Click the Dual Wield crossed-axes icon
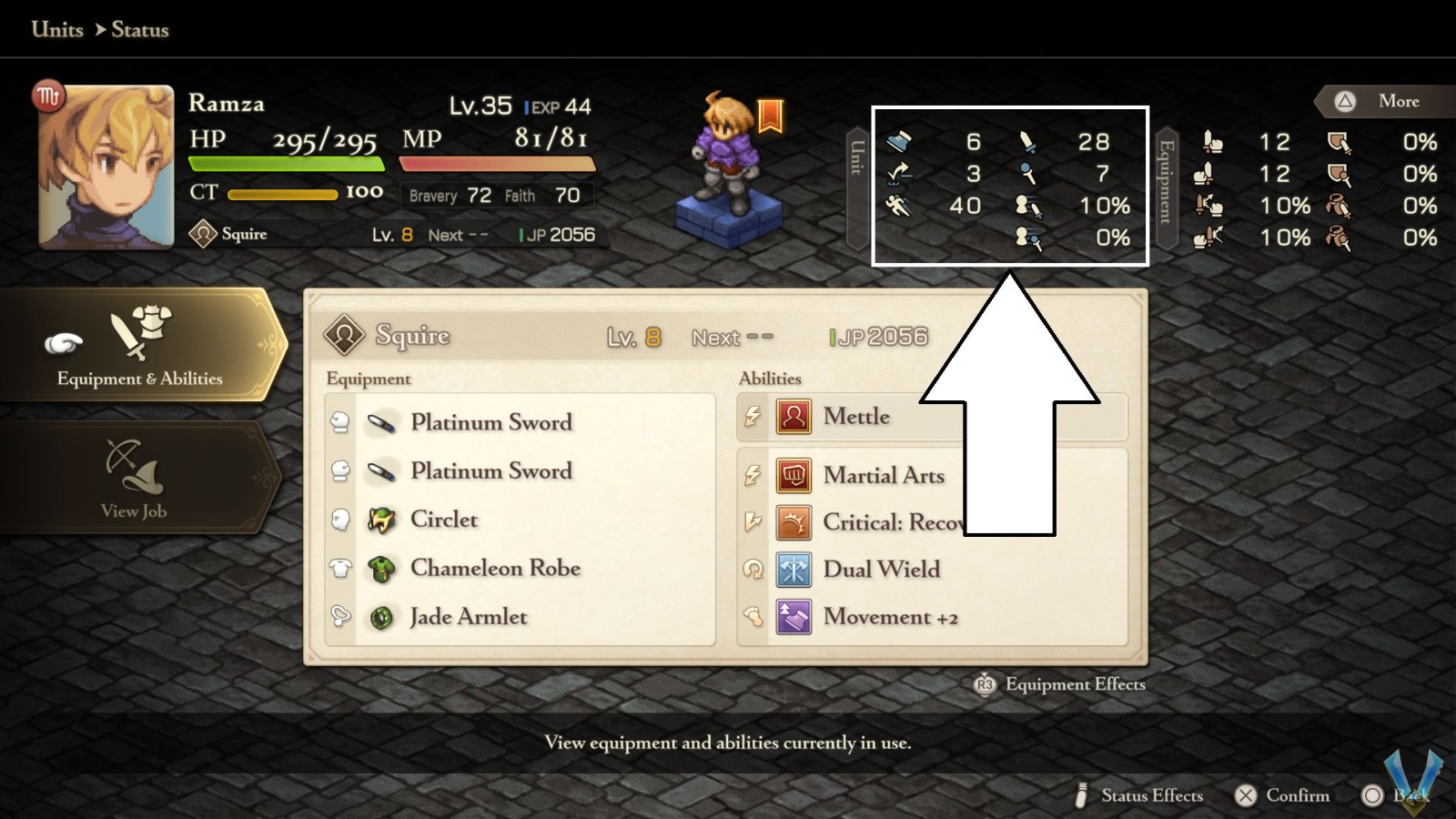The height and width of the screenshot is (819, 1456). (x=794, y=569)
